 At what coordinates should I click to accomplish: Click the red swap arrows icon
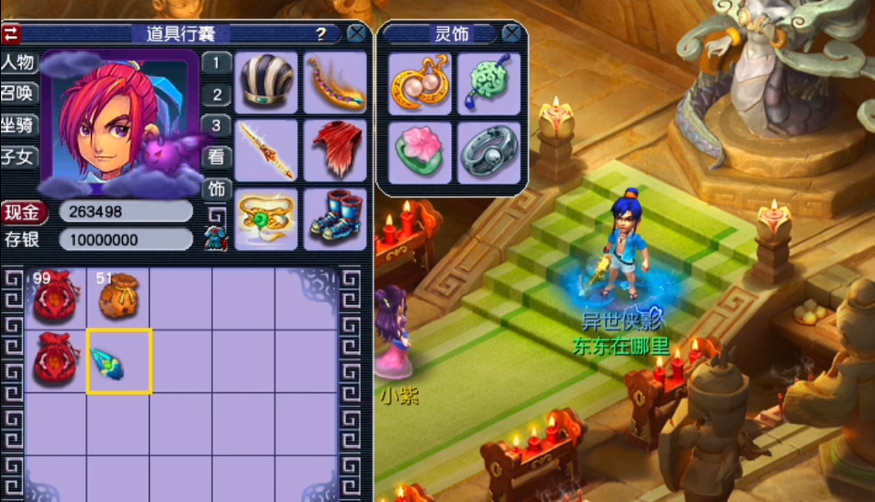point(11,33)
